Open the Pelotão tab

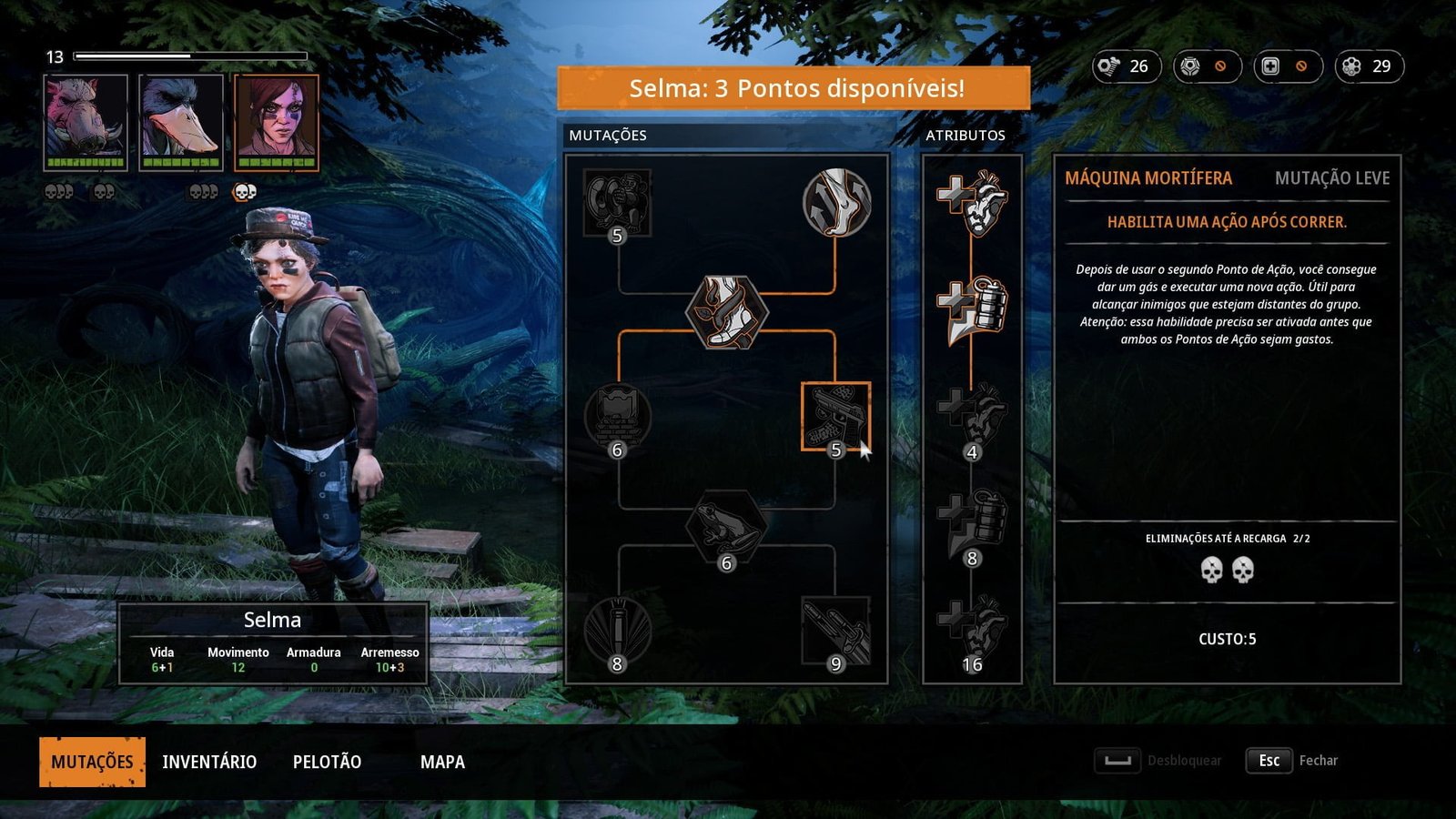tap(327, 762)
